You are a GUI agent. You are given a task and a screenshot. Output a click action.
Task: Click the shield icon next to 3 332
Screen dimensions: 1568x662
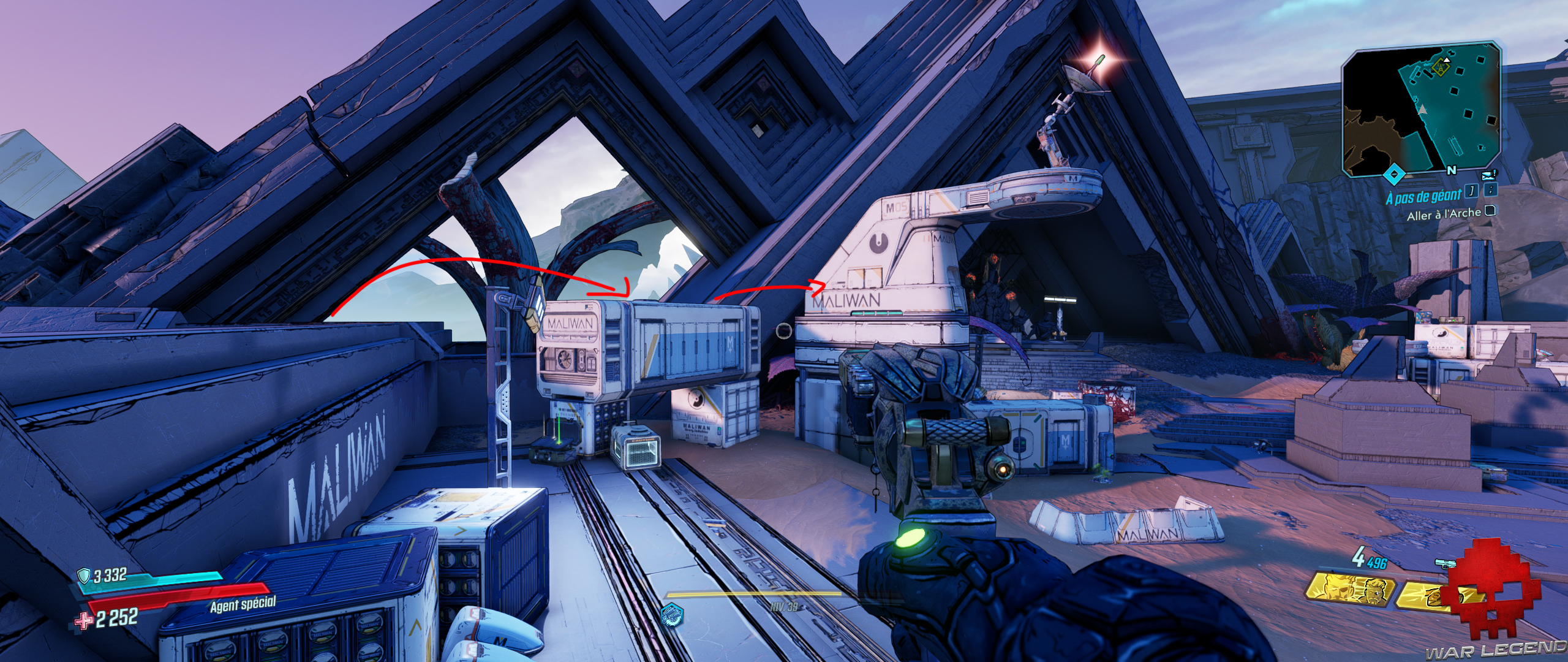pyautogui.click(x=84, y=576)
